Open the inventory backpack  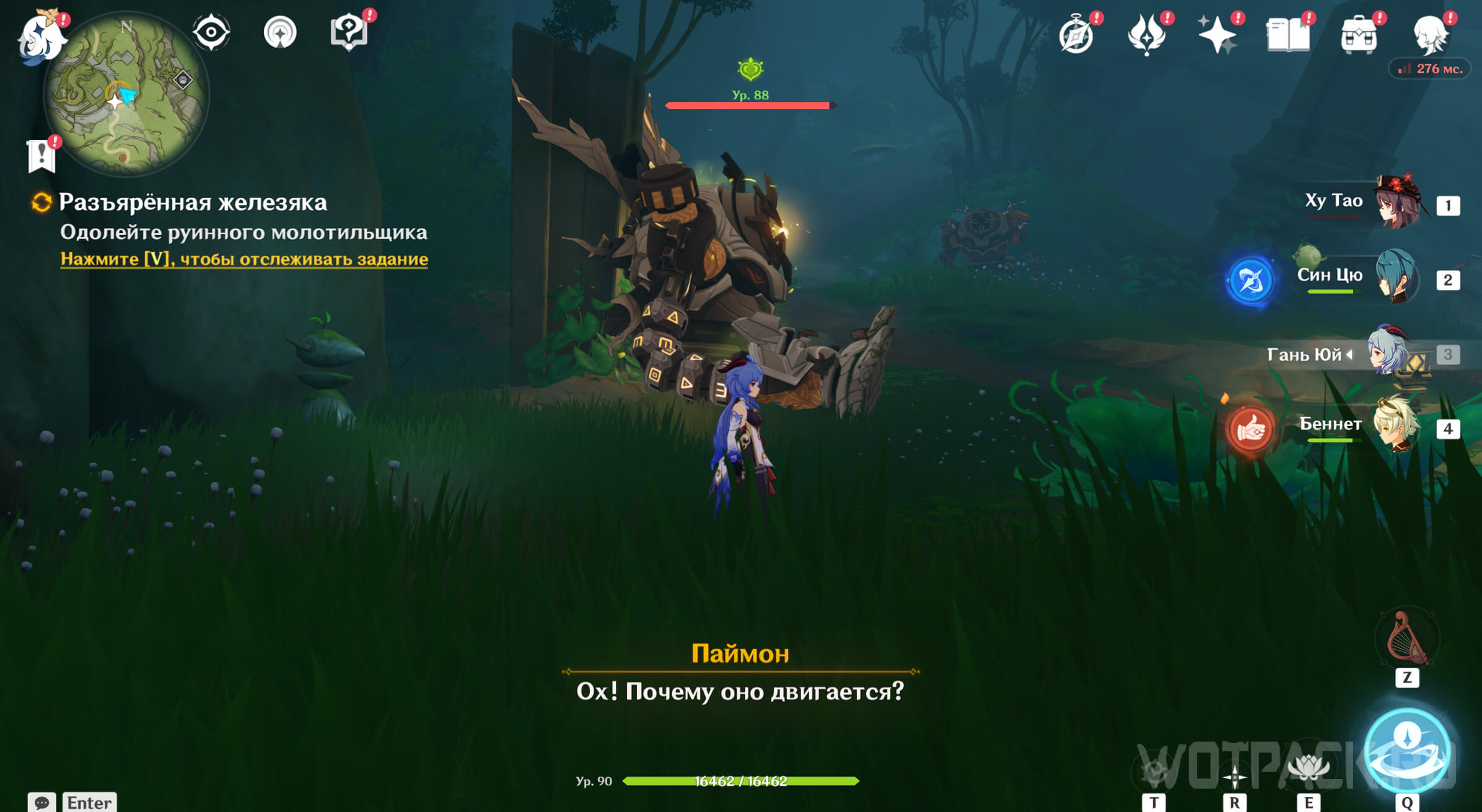click(1359, 35)
